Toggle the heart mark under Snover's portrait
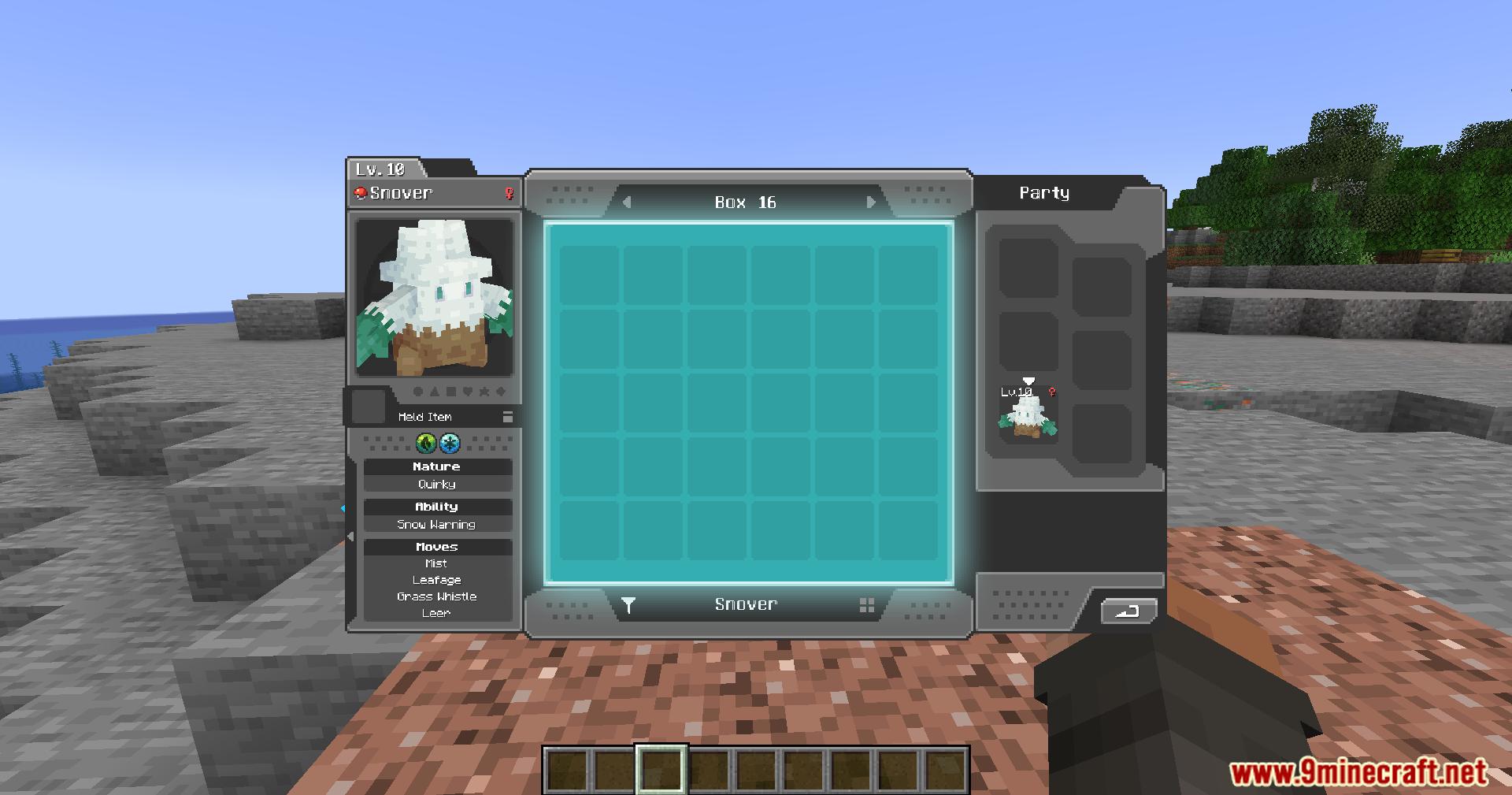Image resolution: width=1512 pixels, height=795 pixels. (x=469, y=391)
